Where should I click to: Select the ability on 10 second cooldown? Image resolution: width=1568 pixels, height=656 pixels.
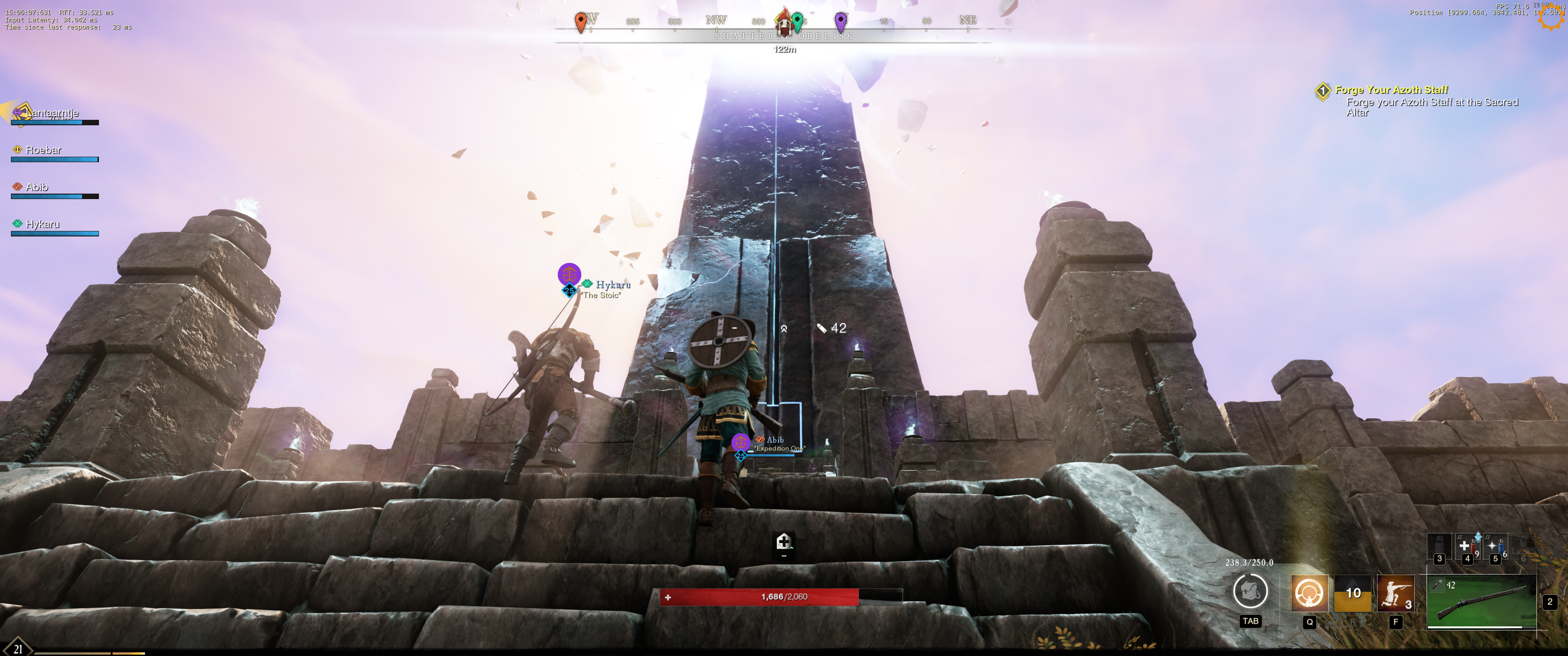[x=1352, y=593]
